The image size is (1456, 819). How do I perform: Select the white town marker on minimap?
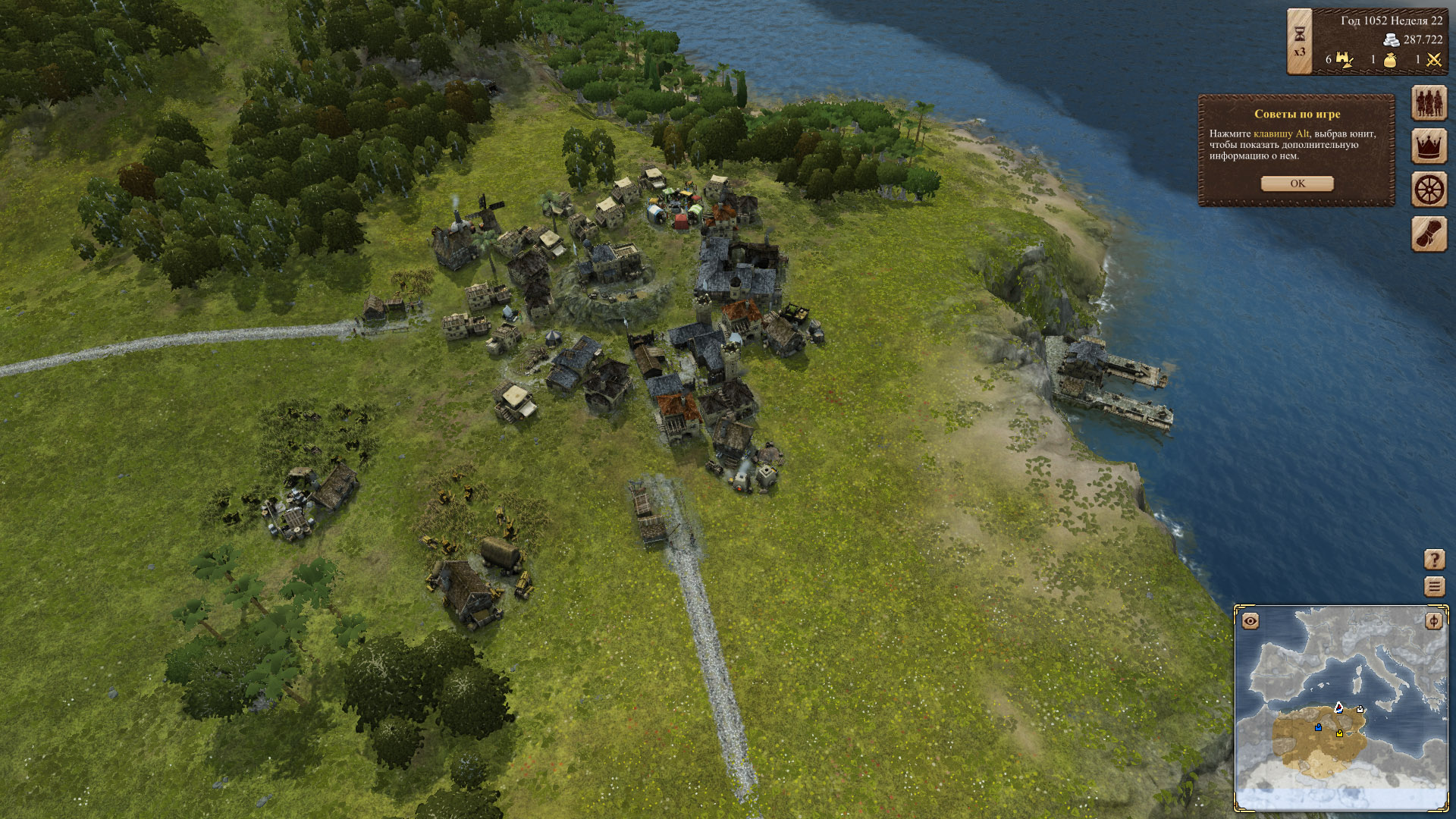(x=1360, y=710)
